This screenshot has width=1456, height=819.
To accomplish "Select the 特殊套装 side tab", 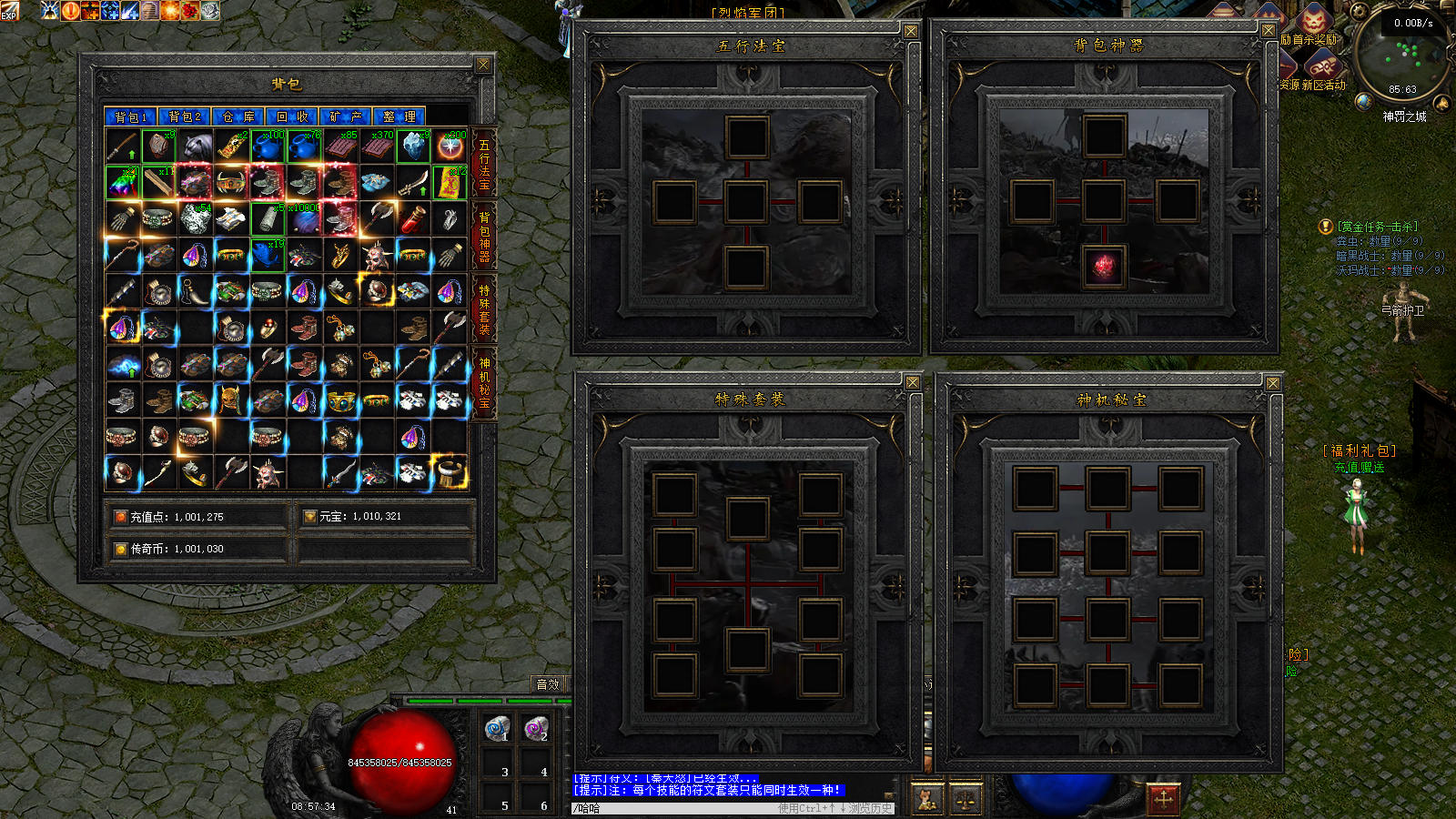I will click(x=484, y=309).
